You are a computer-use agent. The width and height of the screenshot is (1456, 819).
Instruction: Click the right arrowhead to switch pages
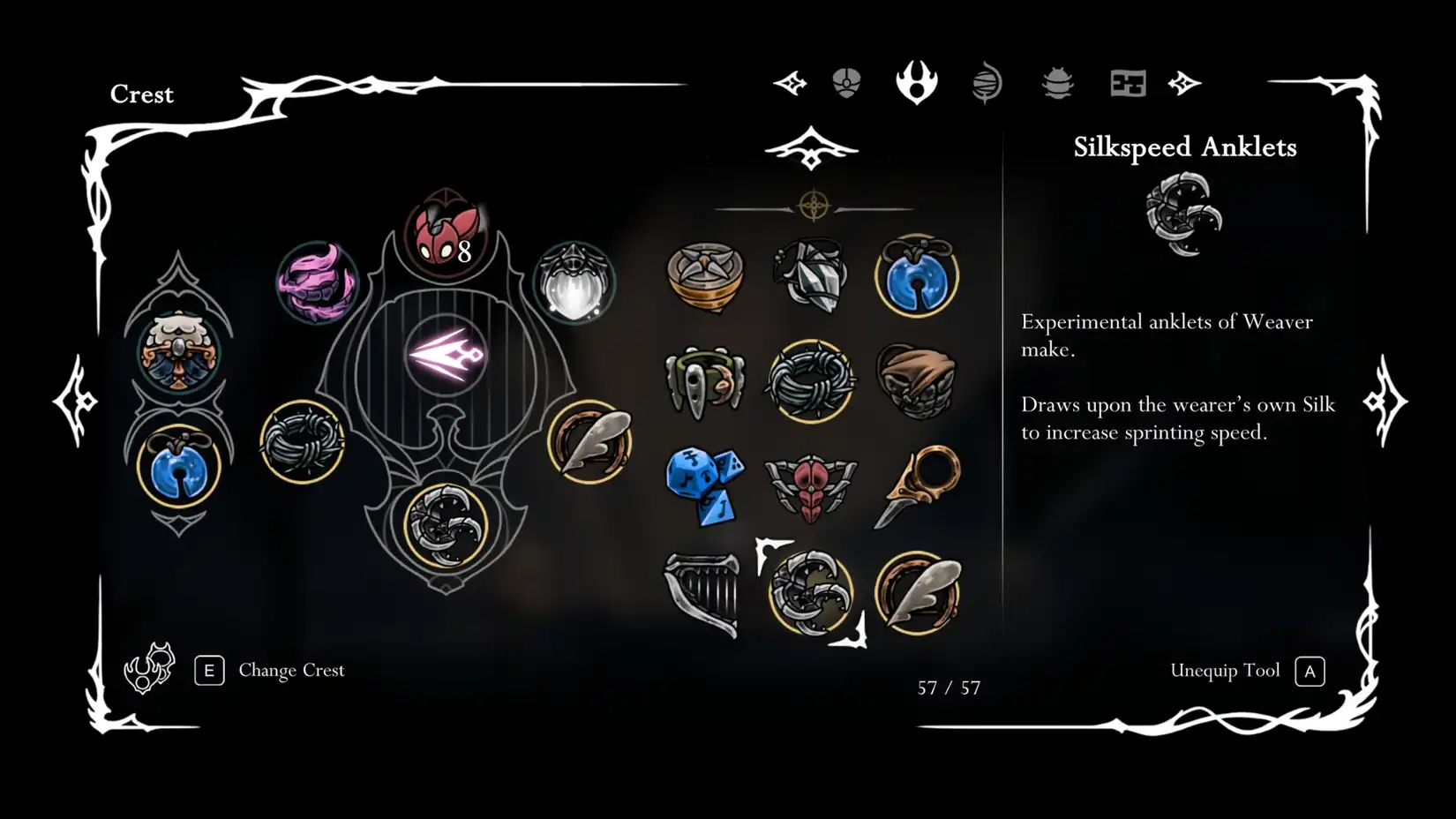[1184, 82]
